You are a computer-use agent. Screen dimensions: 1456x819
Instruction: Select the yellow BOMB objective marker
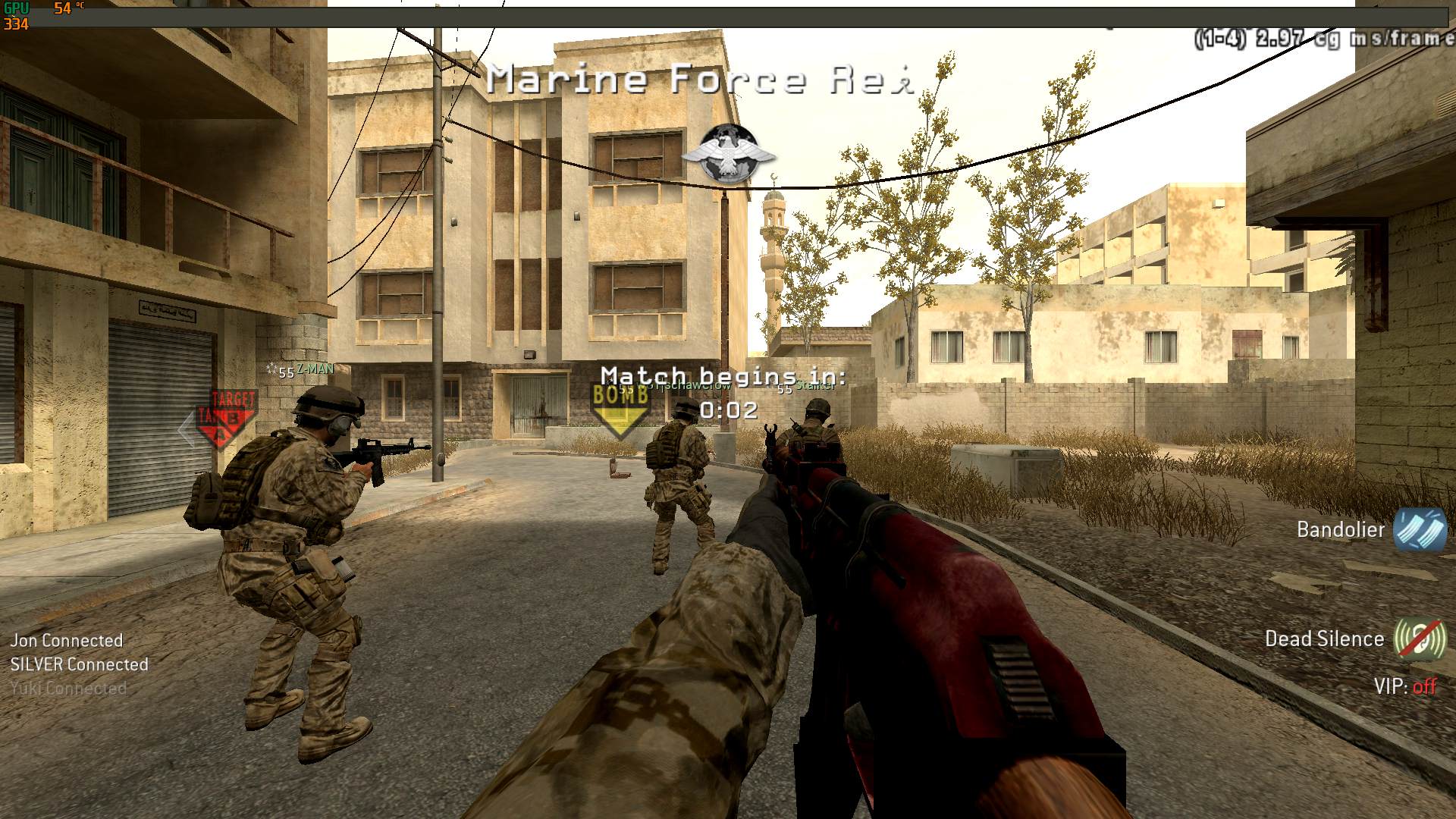620,408
